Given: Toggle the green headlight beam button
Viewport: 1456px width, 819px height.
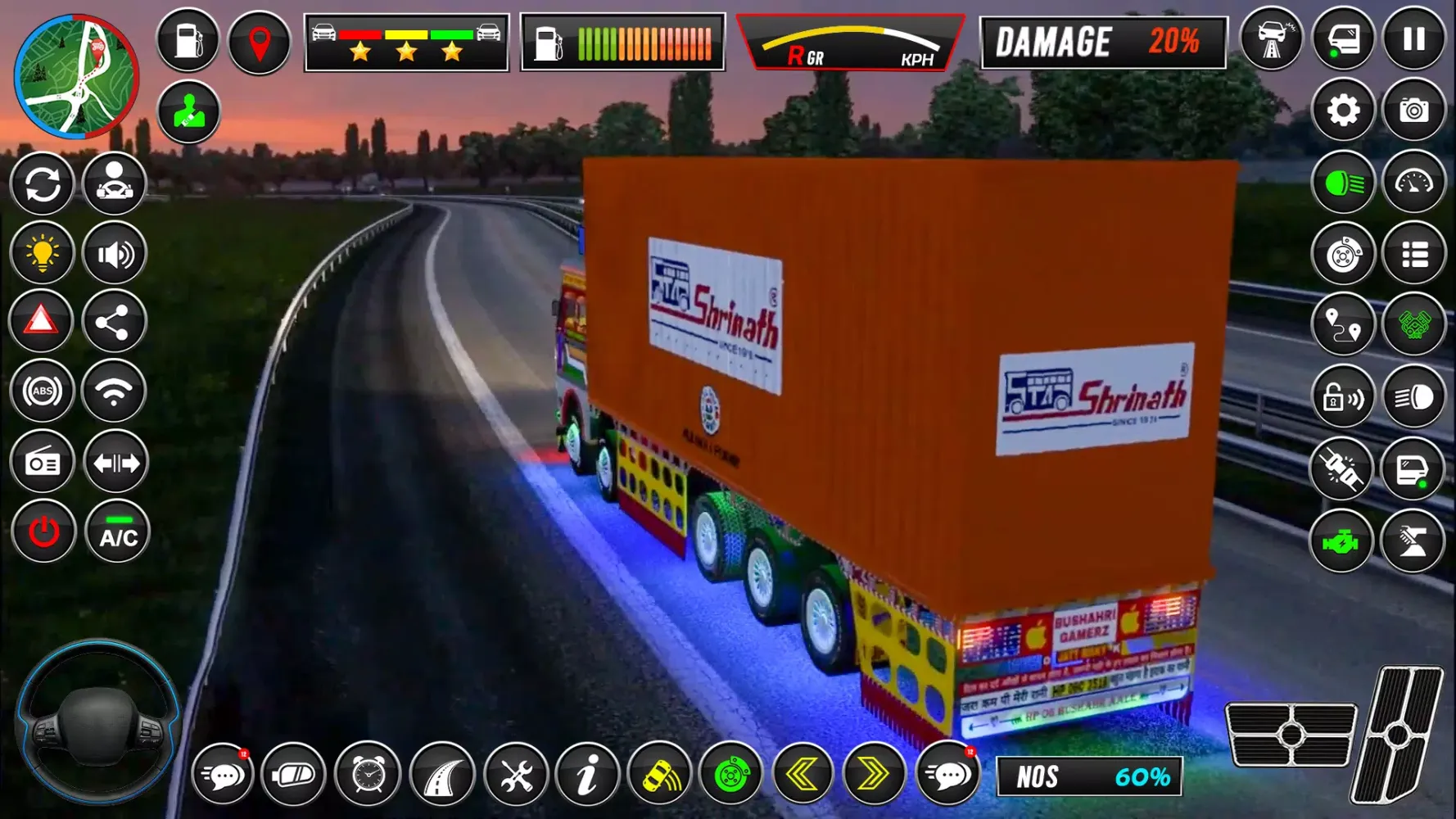Looking at the screenshot, I should point(1343,183).
